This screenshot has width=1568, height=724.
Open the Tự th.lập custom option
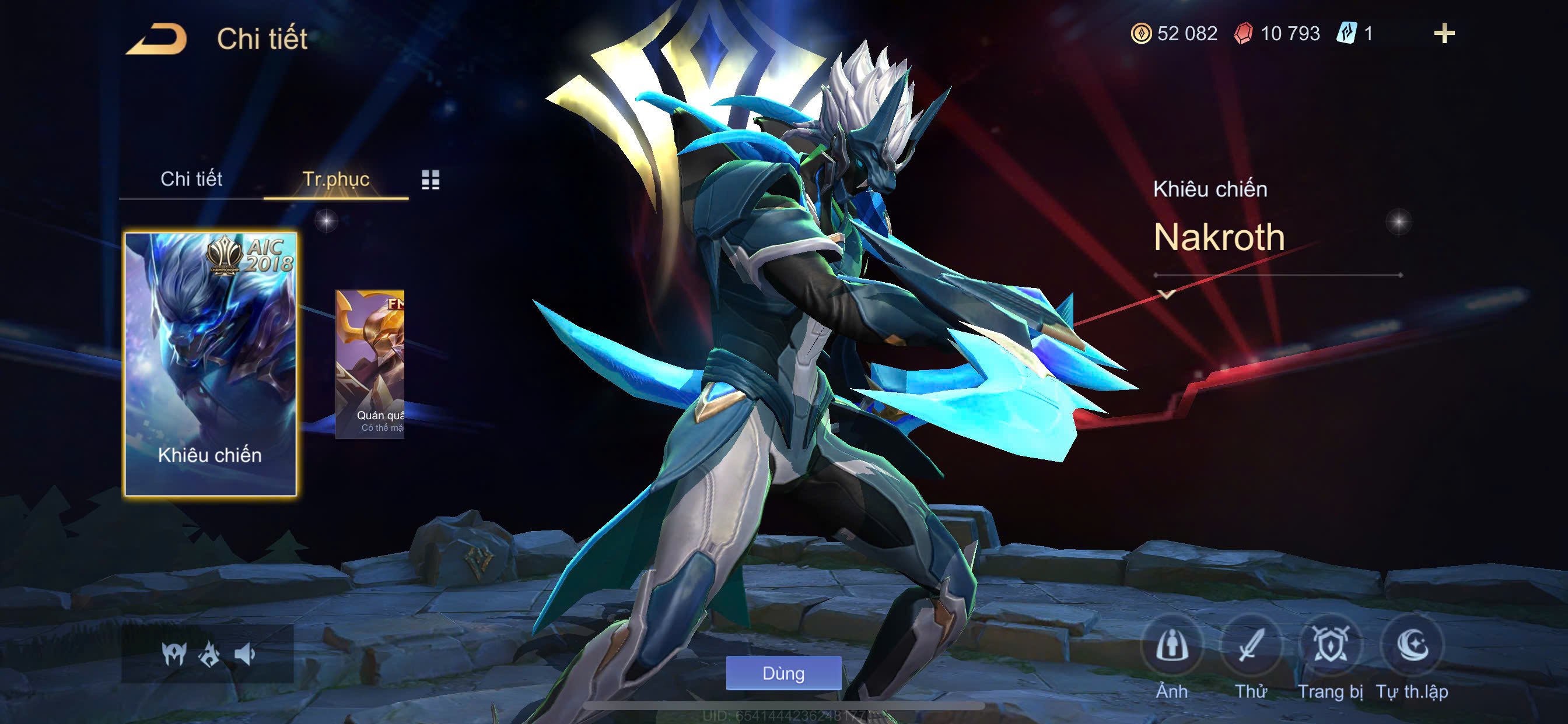(1412, 645)
